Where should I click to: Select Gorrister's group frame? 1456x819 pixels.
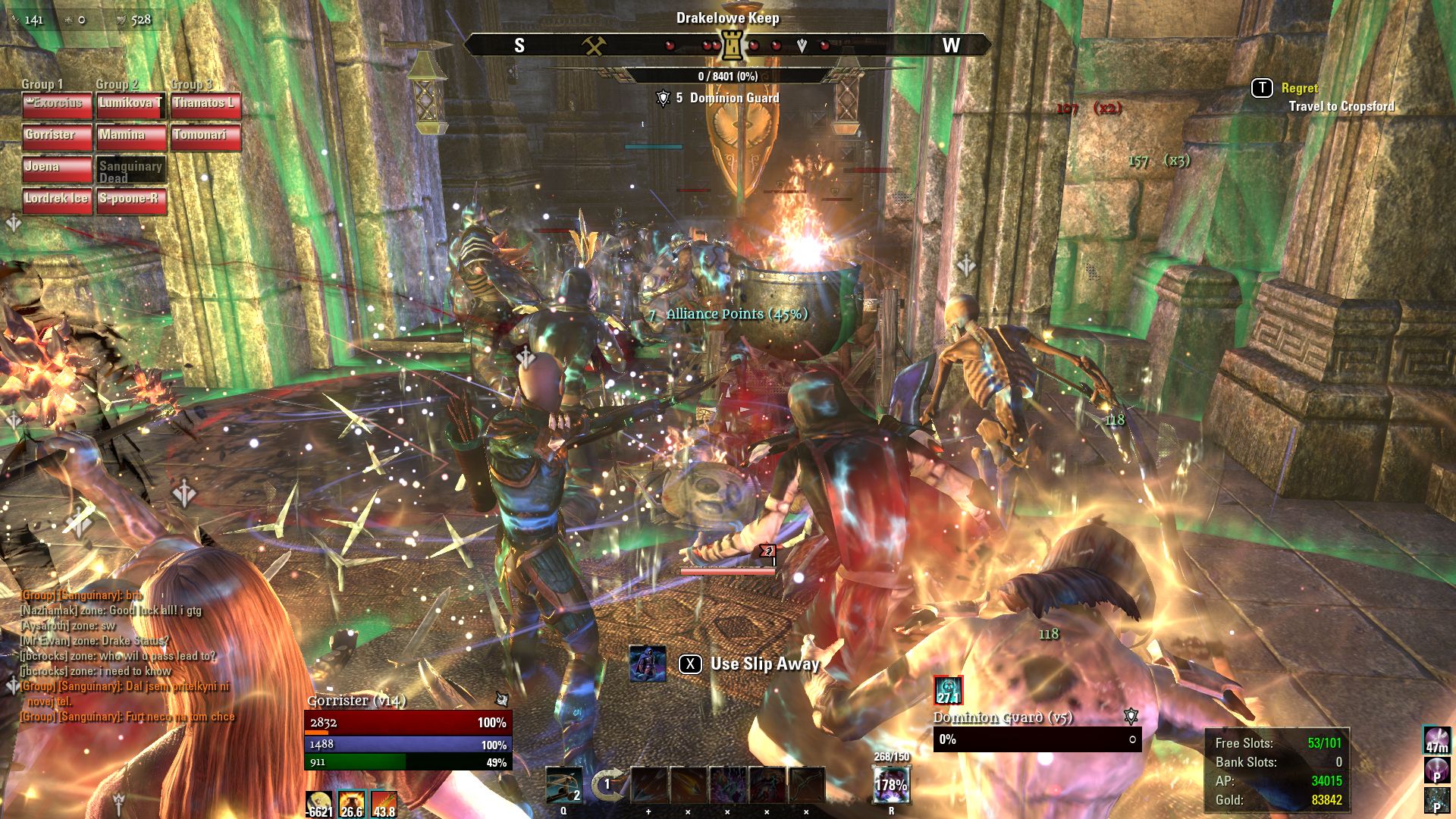pos(57,136)
